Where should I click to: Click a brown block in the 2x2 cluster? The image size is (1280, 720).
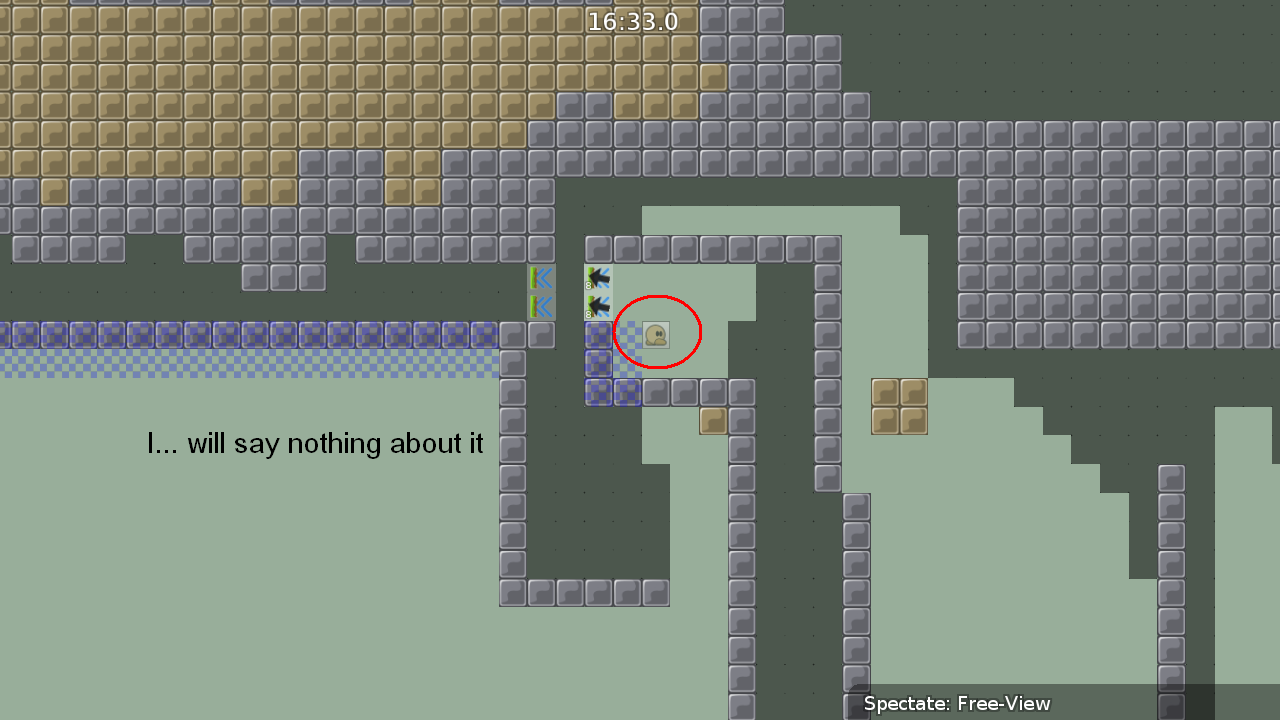point(886,393)
